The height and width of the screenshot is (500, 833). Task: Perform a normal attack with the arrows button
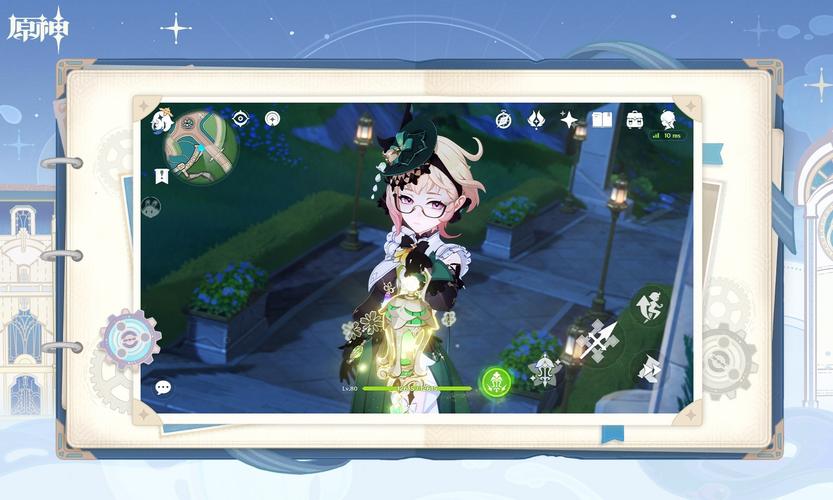tap(600, 340)
